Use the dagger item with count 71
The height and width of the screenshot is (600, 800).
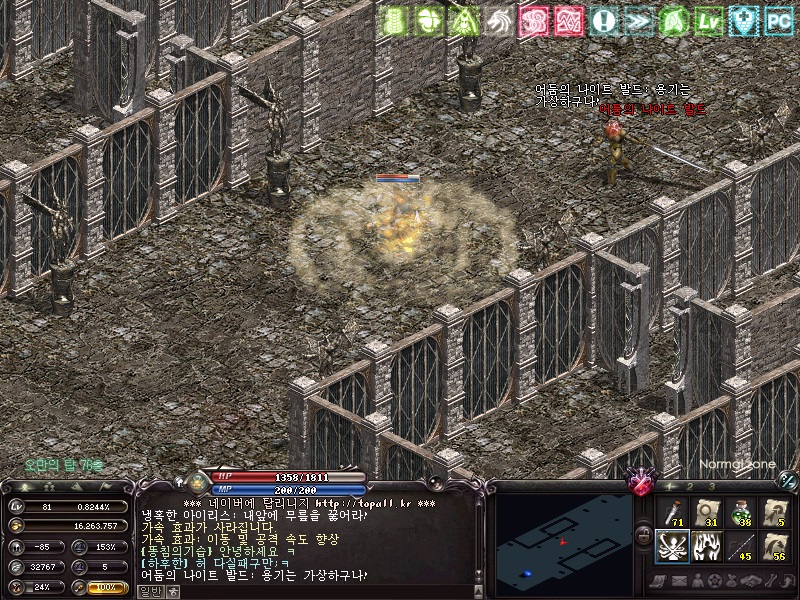pos(673,513)
